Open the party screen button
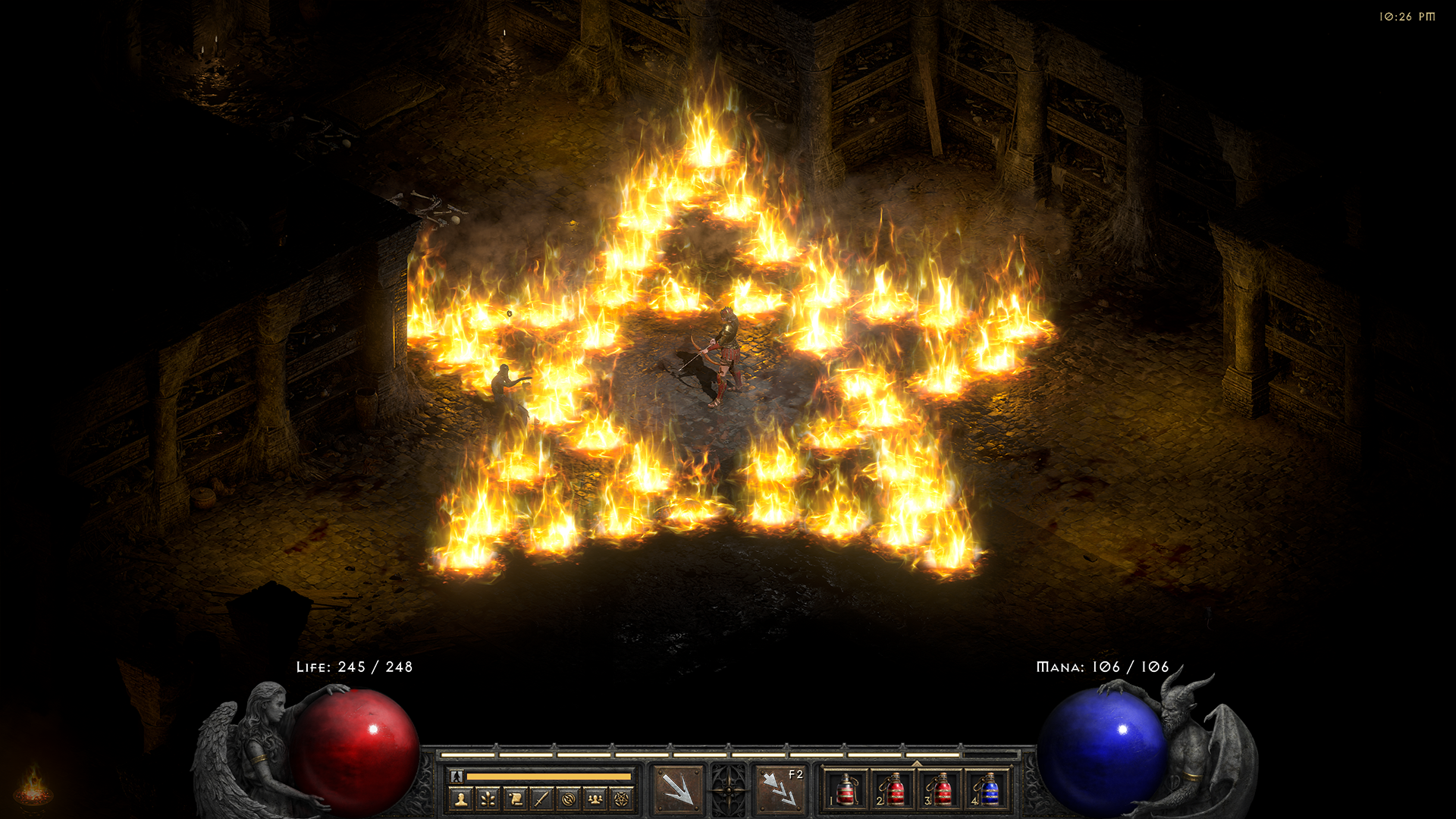This screenshot has width=1456, height=819. point(595,799)
